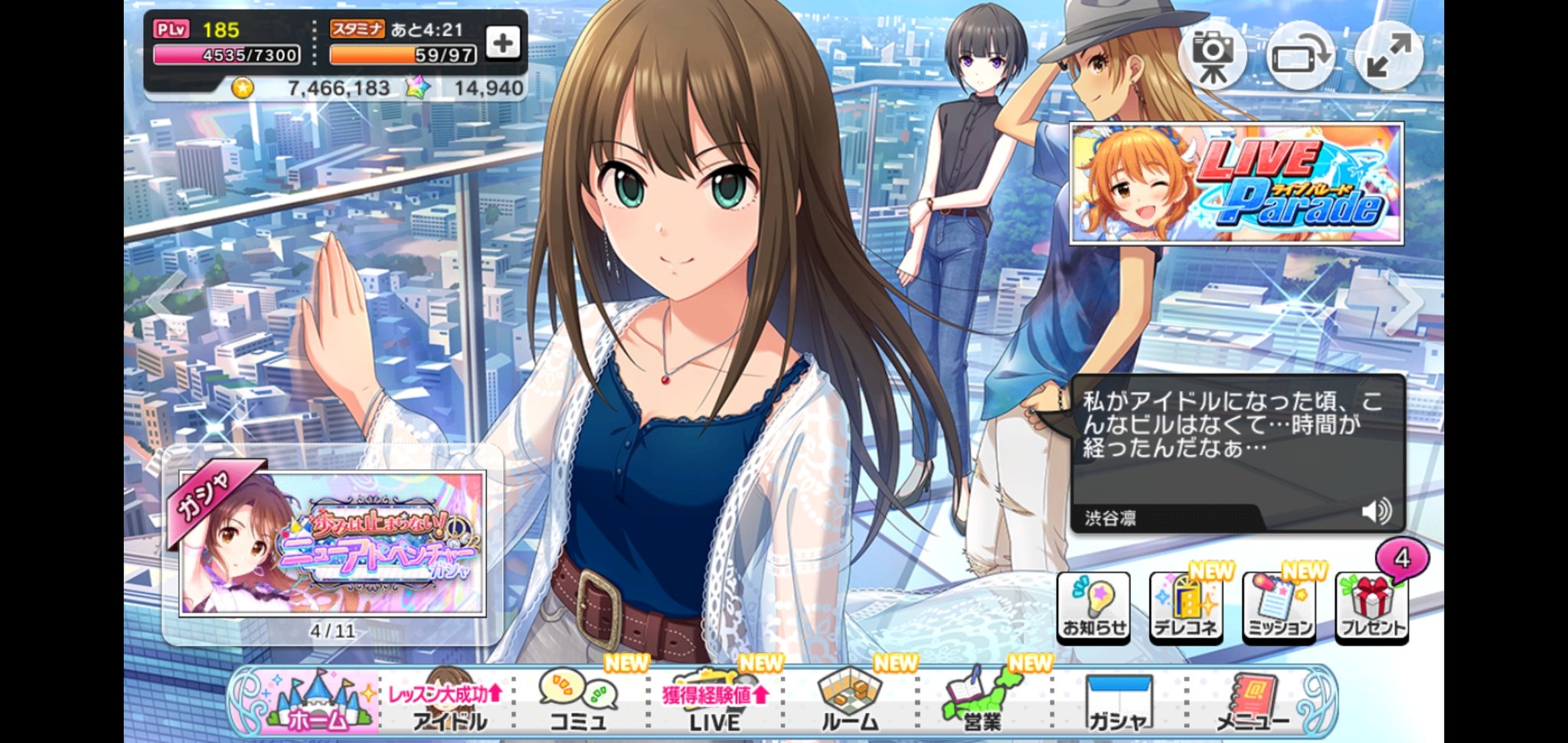
Task: Hide the UI with the expand arrows icon
Action: 1388,54
